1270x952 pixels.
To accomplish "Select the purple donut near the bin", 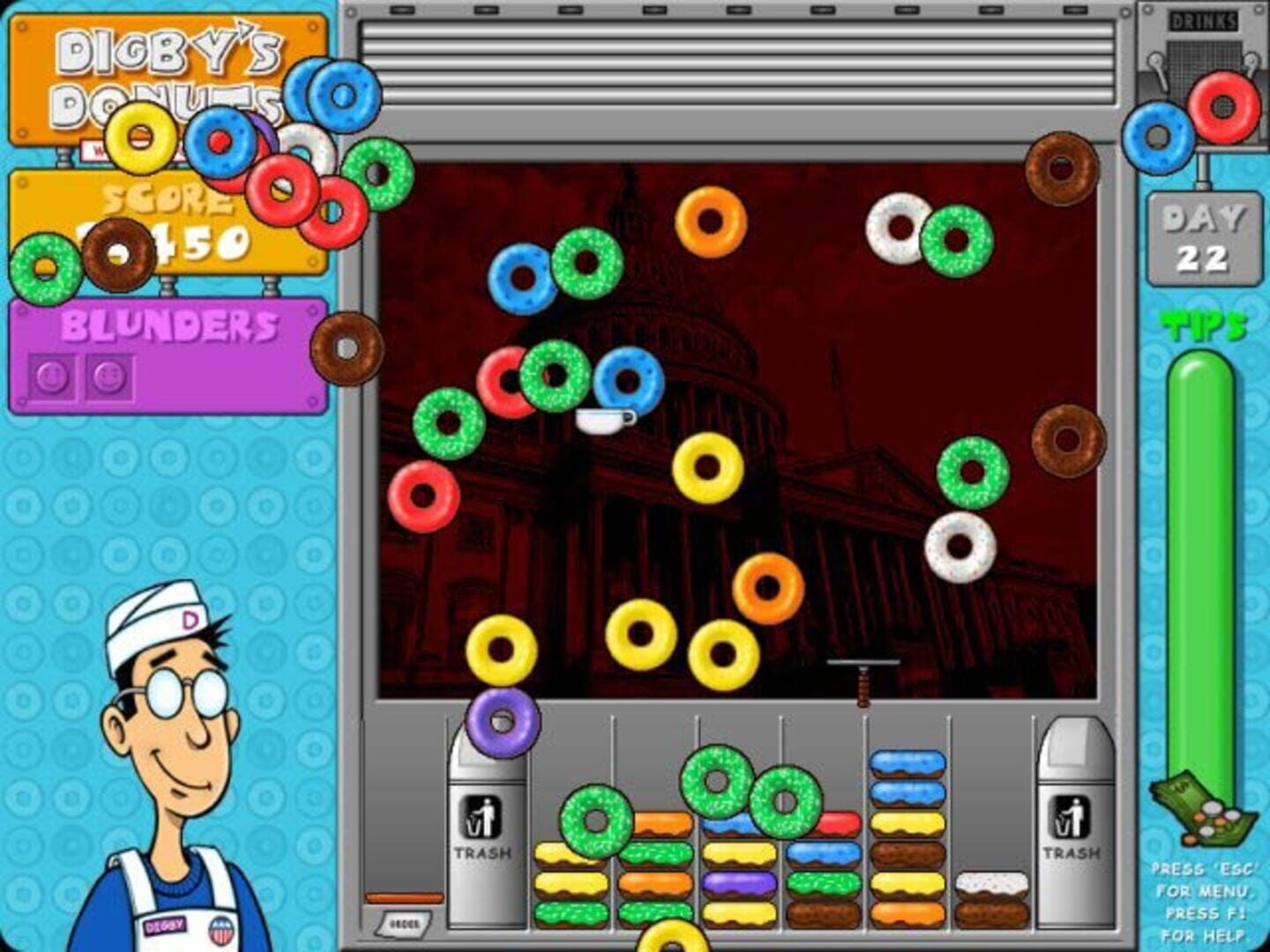I will 501,725.
